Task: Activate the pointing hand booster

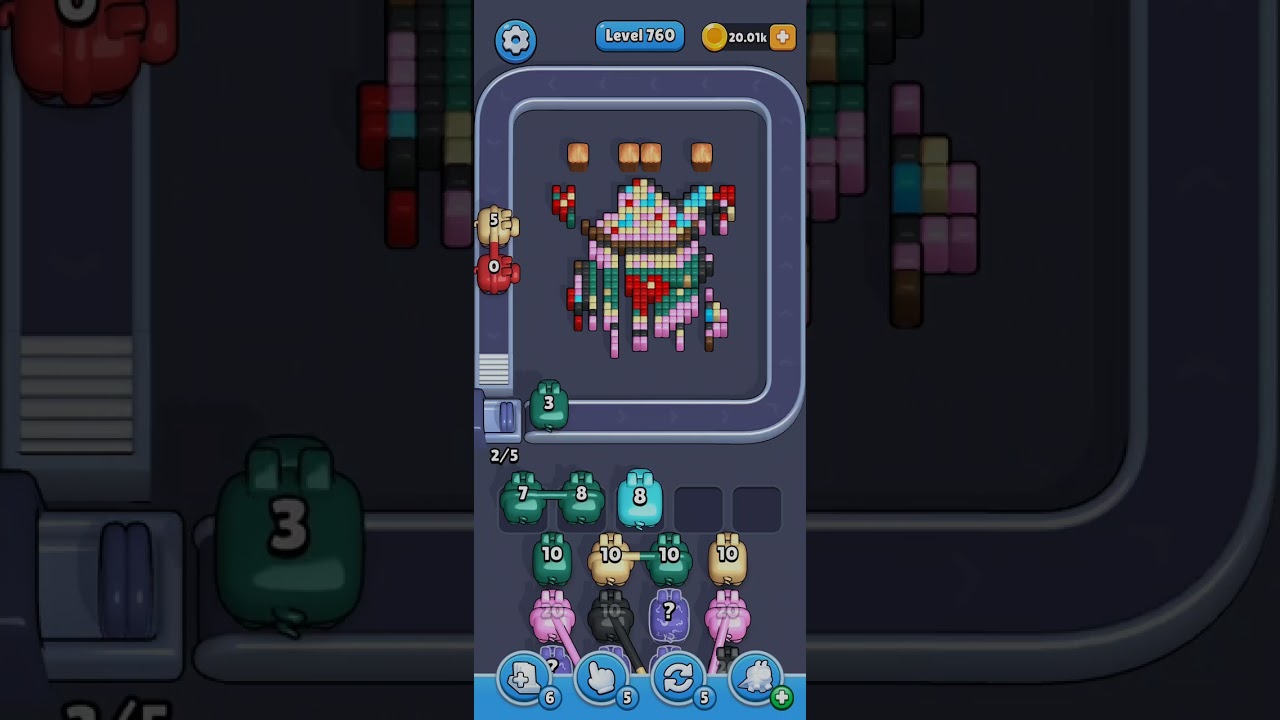Action: 601,679
